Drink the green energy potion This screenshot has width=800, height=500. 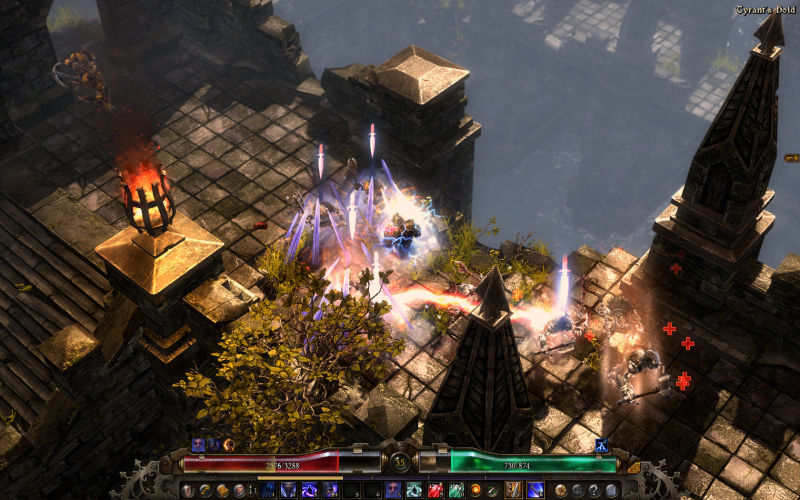coord(456,489)
